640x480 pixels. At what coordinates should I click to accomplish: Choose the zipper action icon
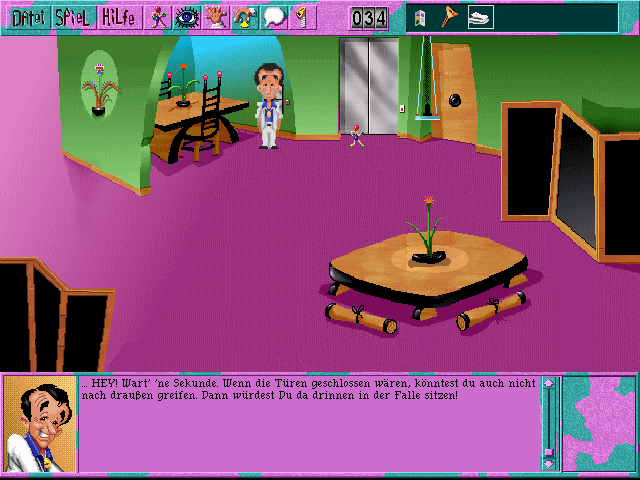click(302, 17)
